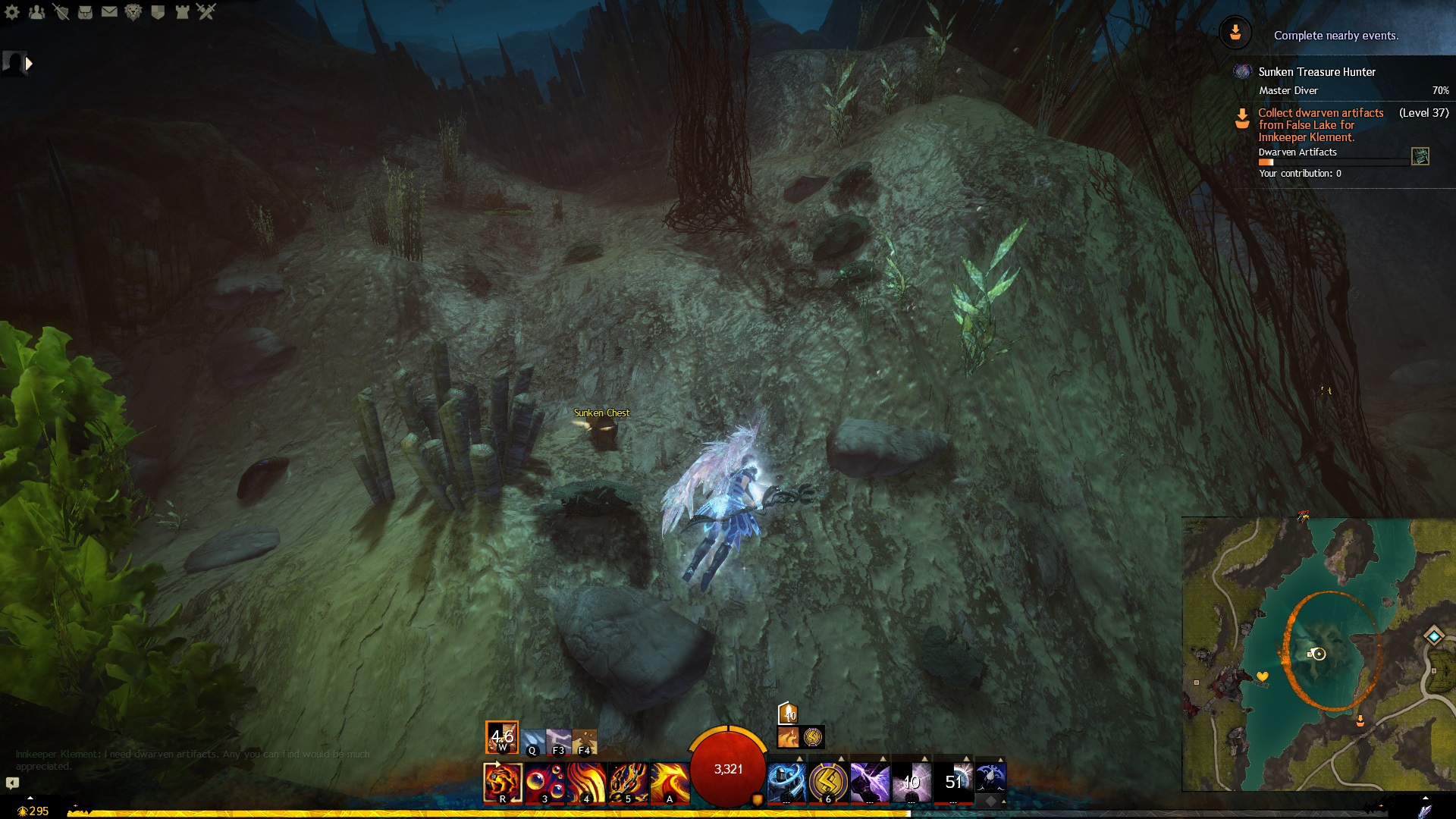Open the contacts and LFG people icon
Image resolution: width=1456 pixels, height=819 pixels.
tap(36, 12)
